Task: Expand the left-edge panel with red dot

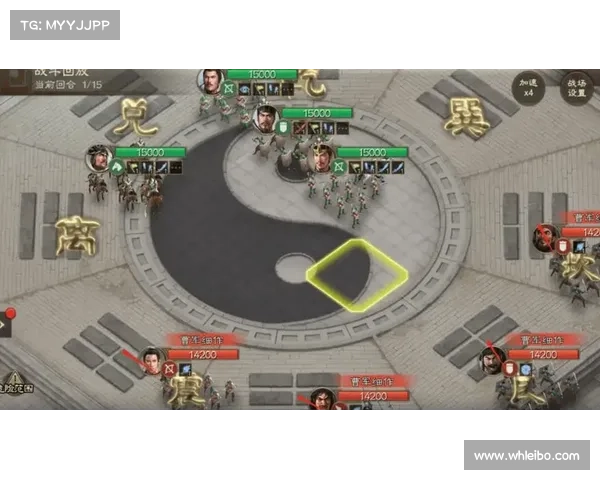Action: click(5, 324)
